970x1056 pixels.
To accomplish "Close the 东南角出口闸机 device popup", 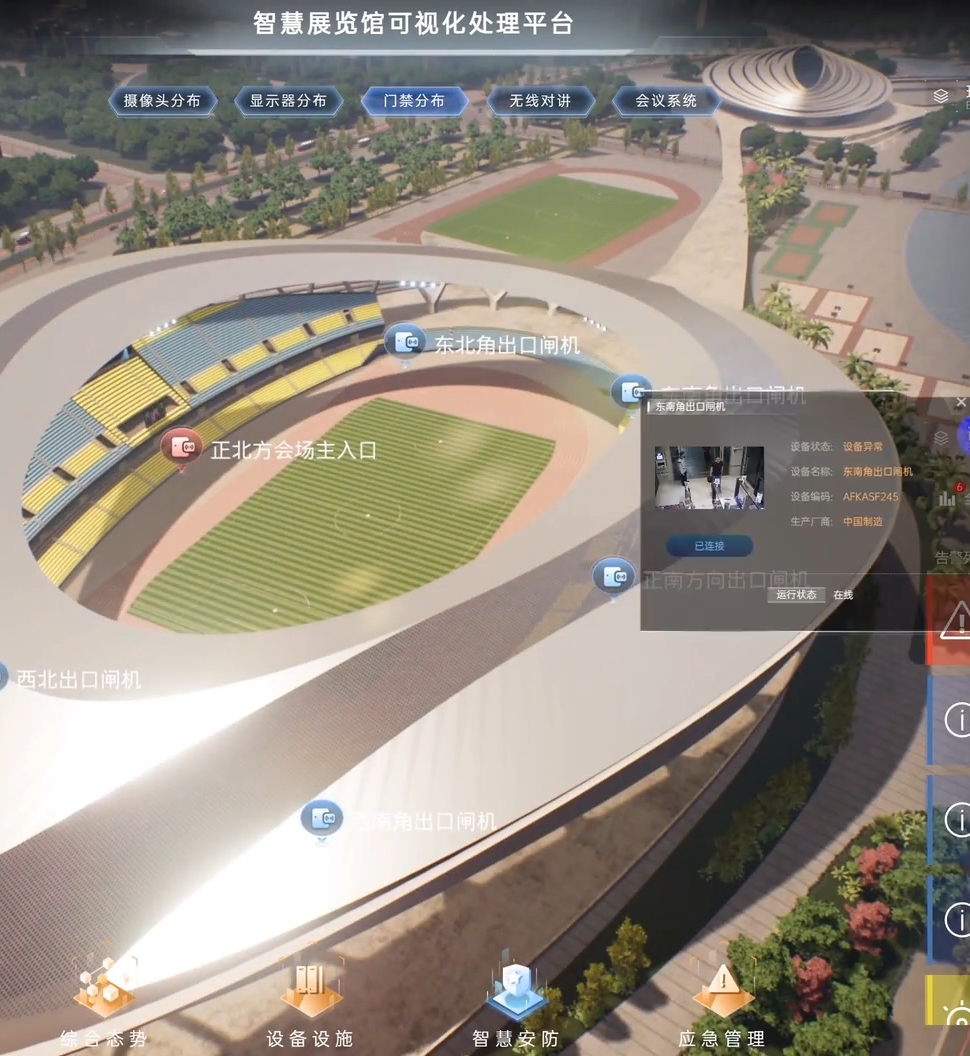I will [x=961, y=403].
